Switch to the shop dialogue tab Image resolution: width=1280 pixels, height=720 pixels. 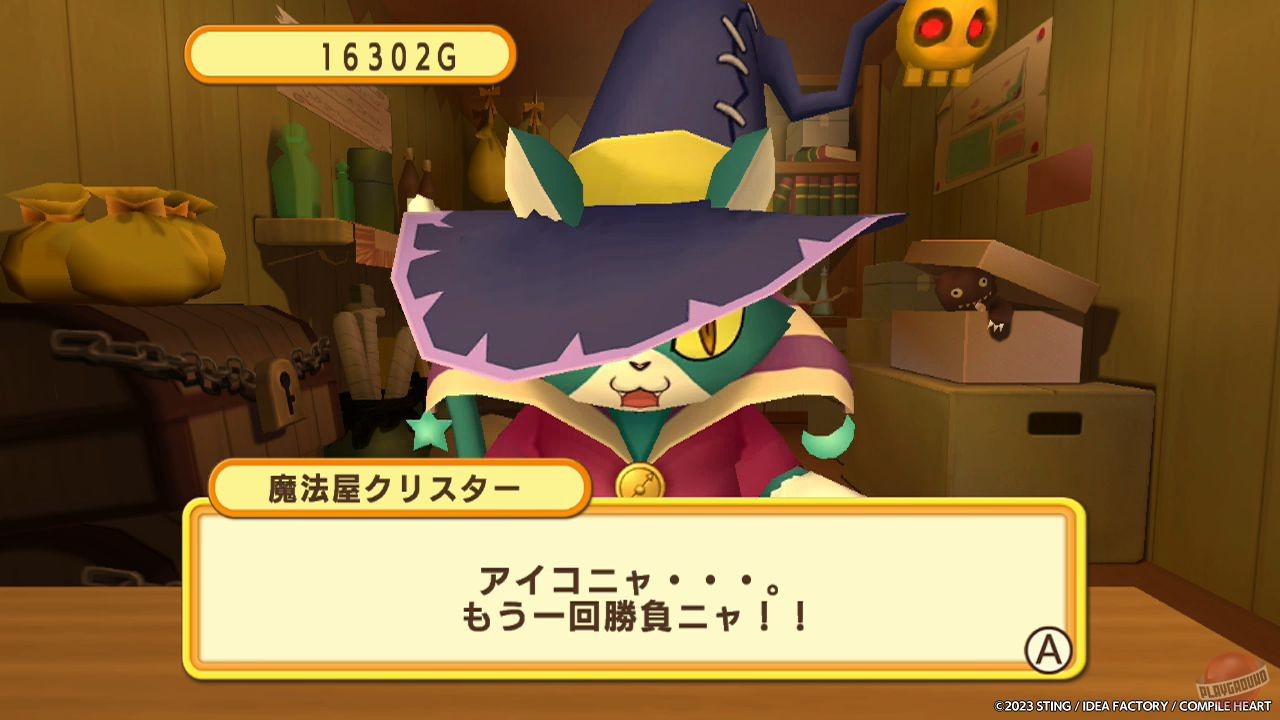pyautogui.click(x=640, y=590)
